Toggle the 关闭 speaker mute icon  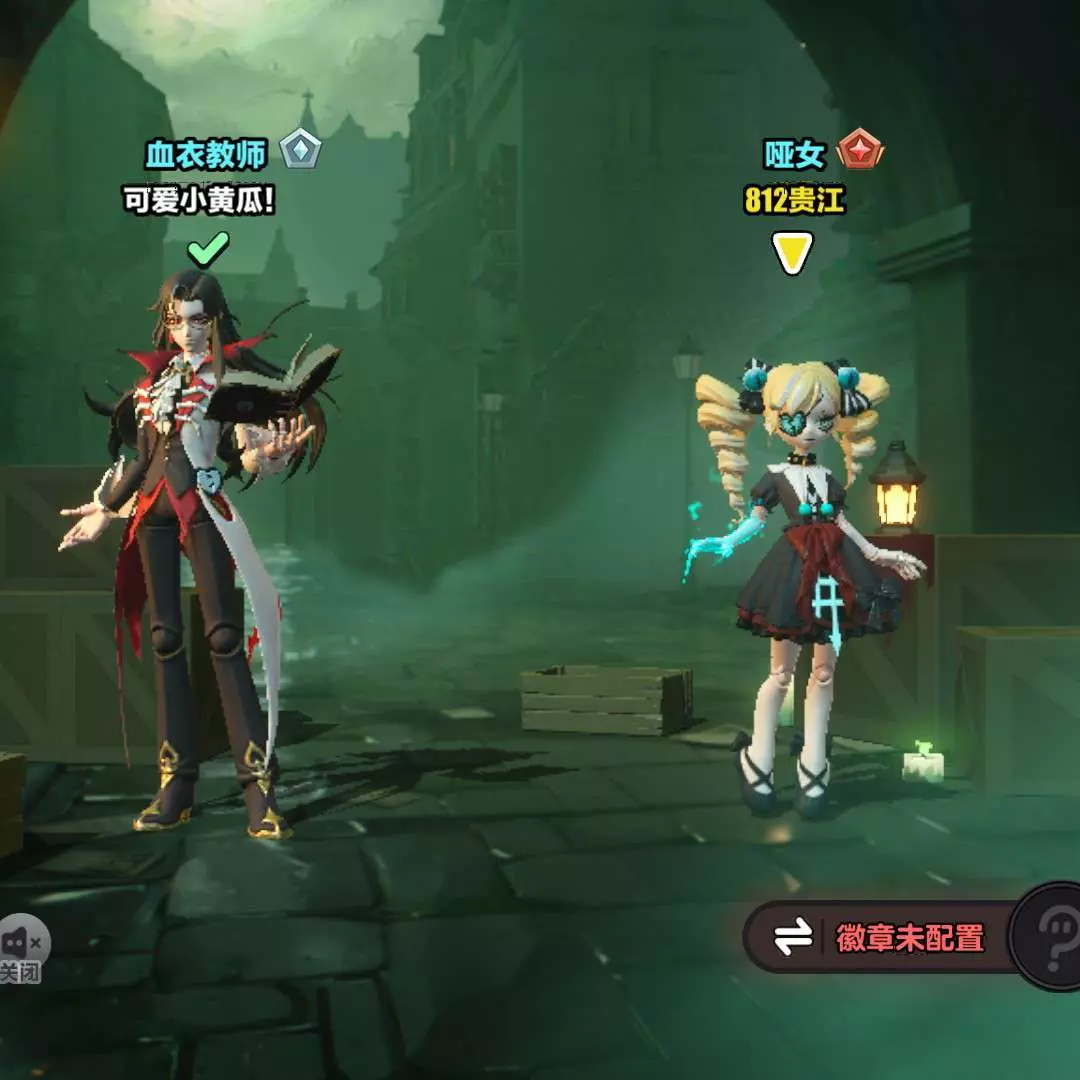(x=22, y=950)
